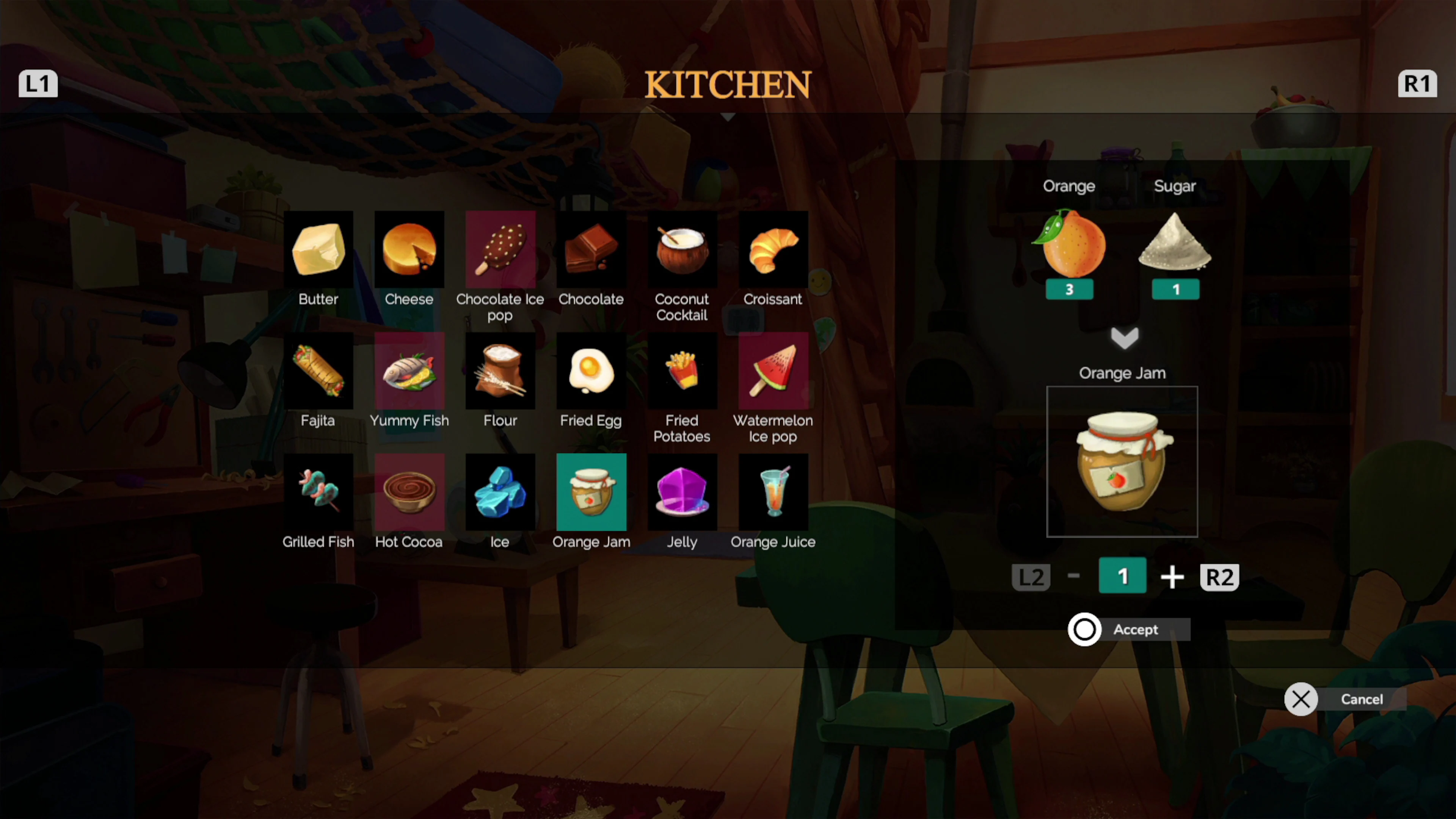Select the Butter recipe icon
This screenshot has width=1456, height=819.
[318, 249]
